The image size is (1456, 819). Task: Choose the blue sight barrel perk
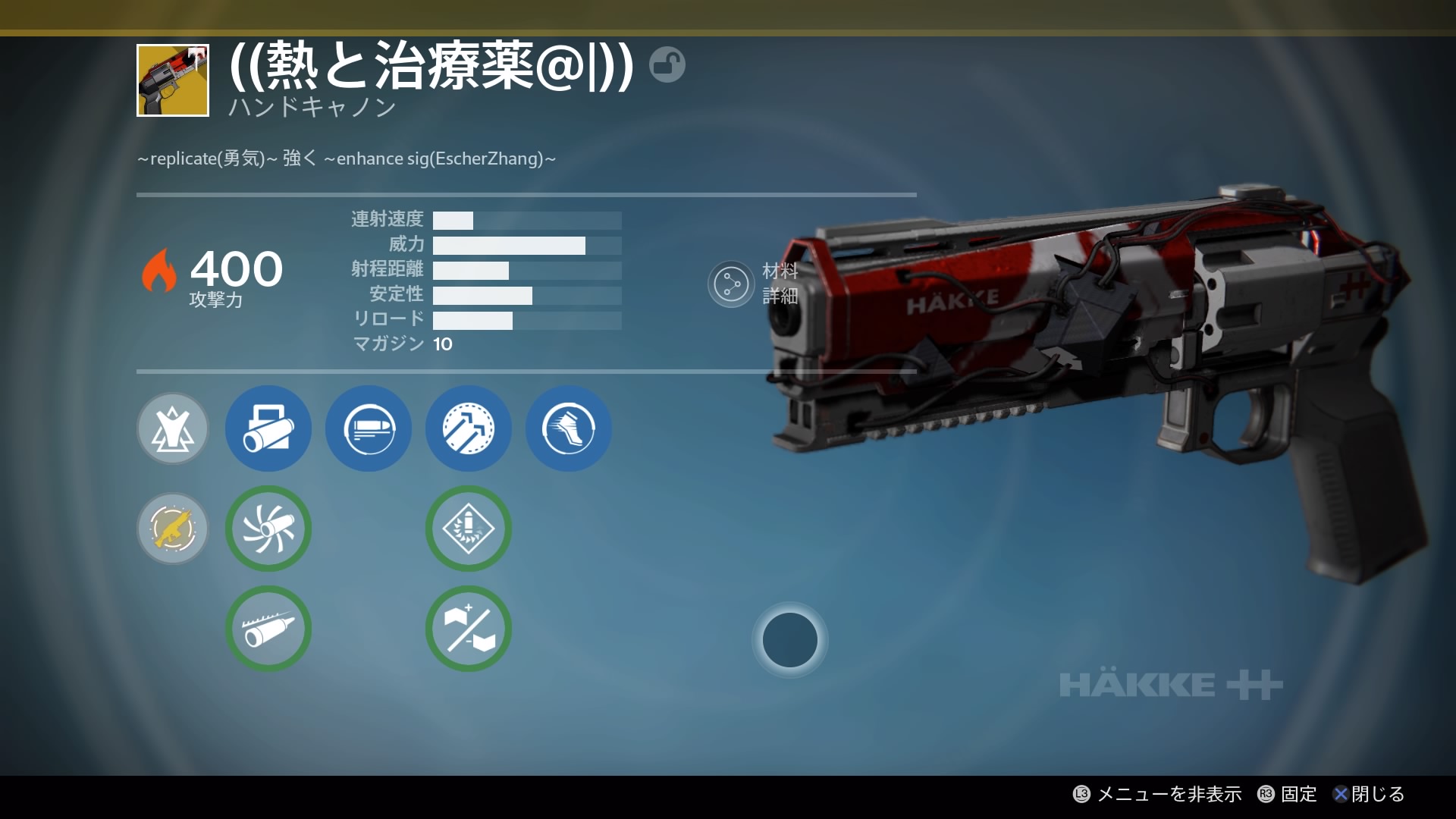point(268,428)
